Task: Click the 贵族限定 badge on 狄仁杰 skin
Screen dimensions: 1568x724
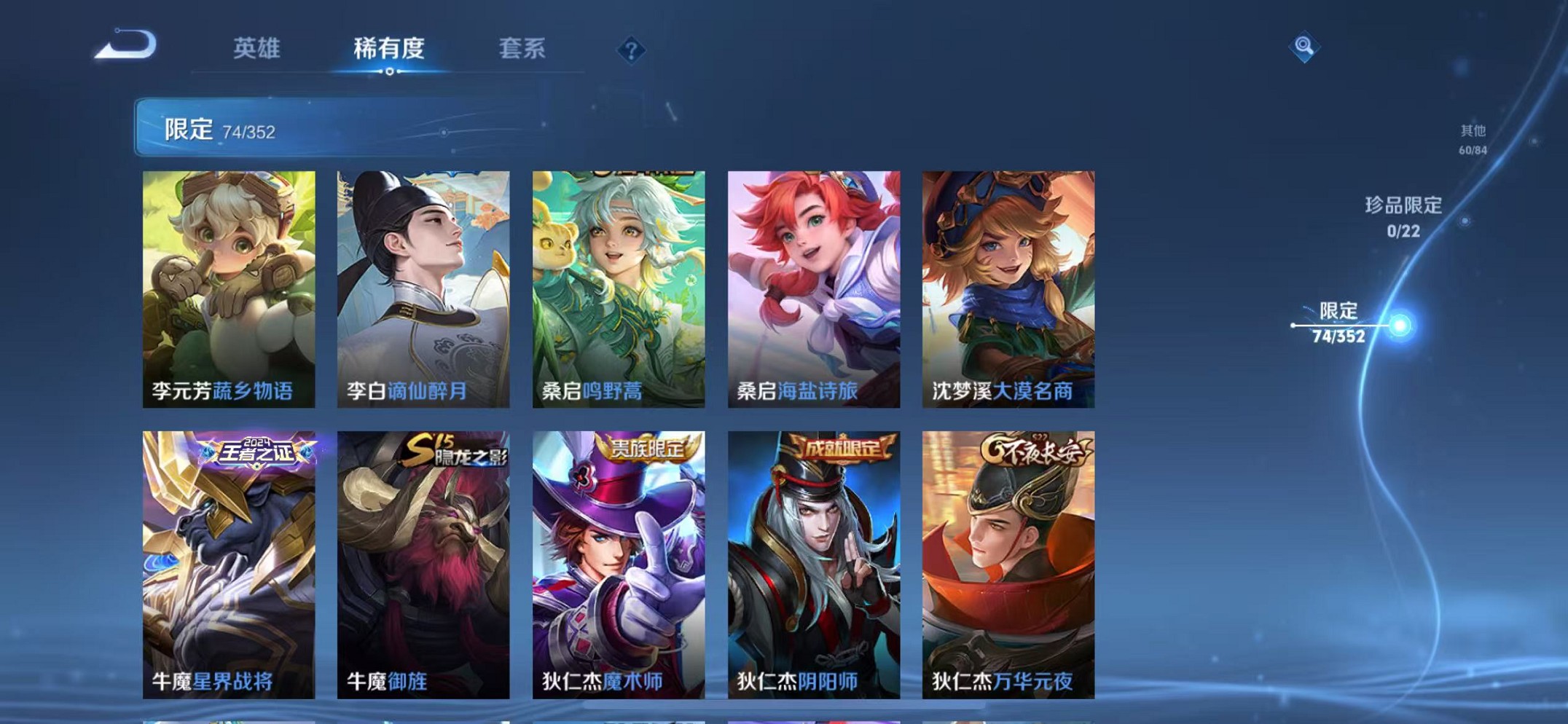Action: 648,448
